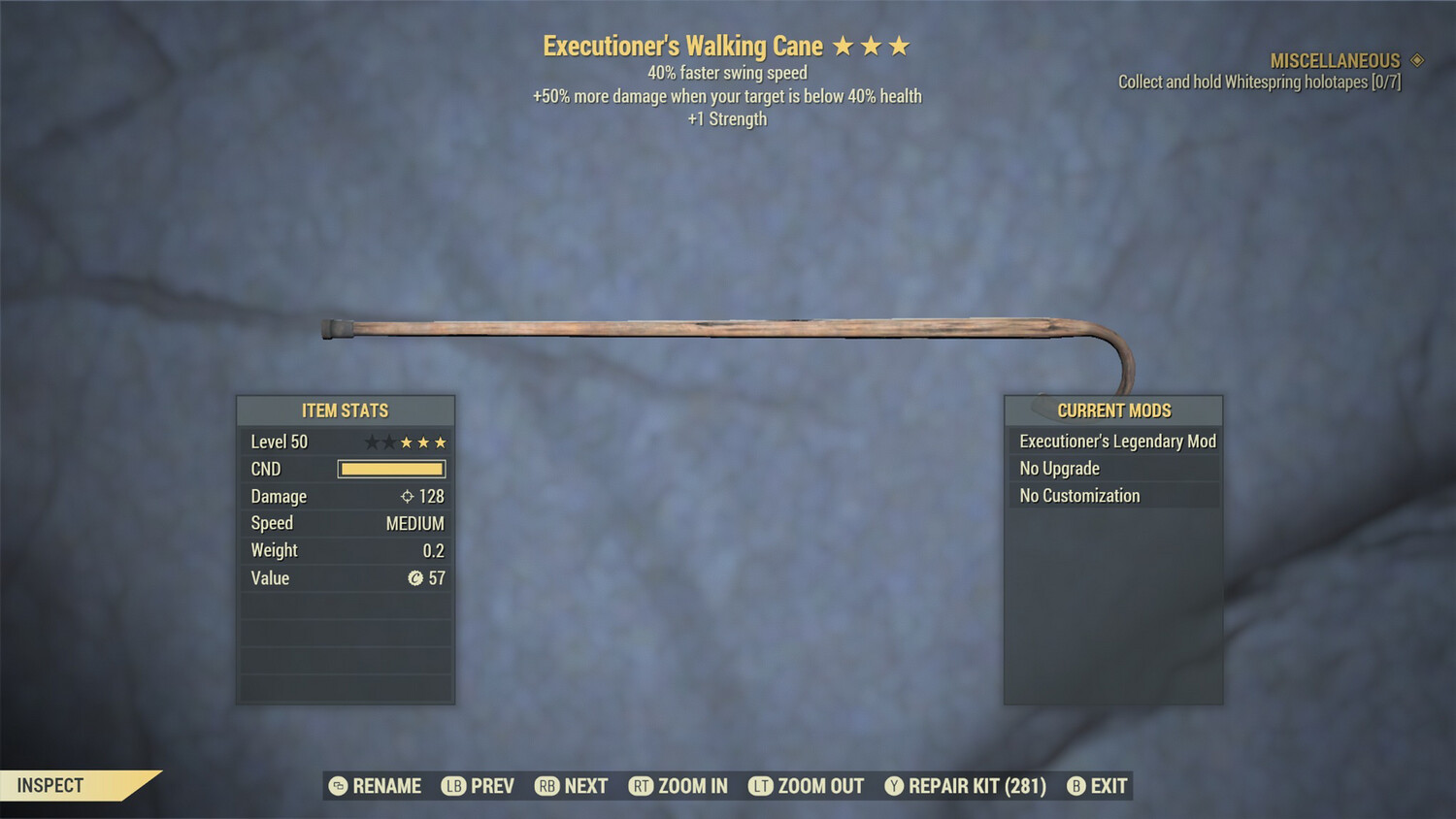Select the LB icon for PREV
The image size is (1456, 819).
452,786
